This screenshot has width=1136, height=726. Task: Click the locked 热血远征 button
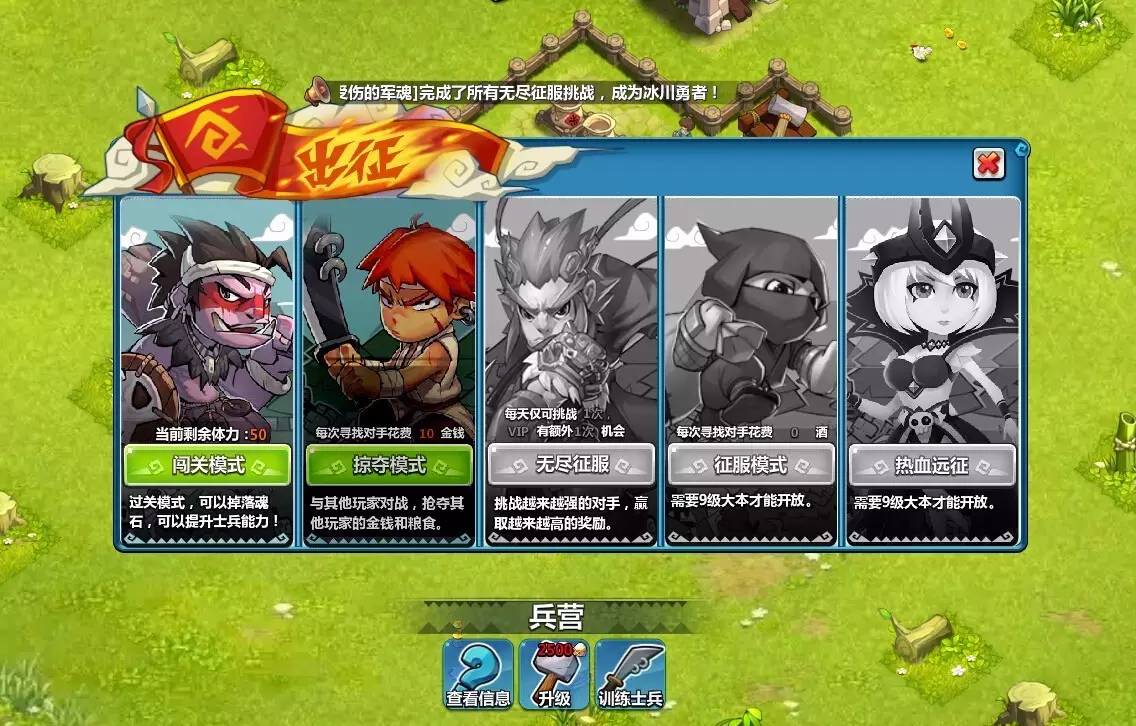932,465
